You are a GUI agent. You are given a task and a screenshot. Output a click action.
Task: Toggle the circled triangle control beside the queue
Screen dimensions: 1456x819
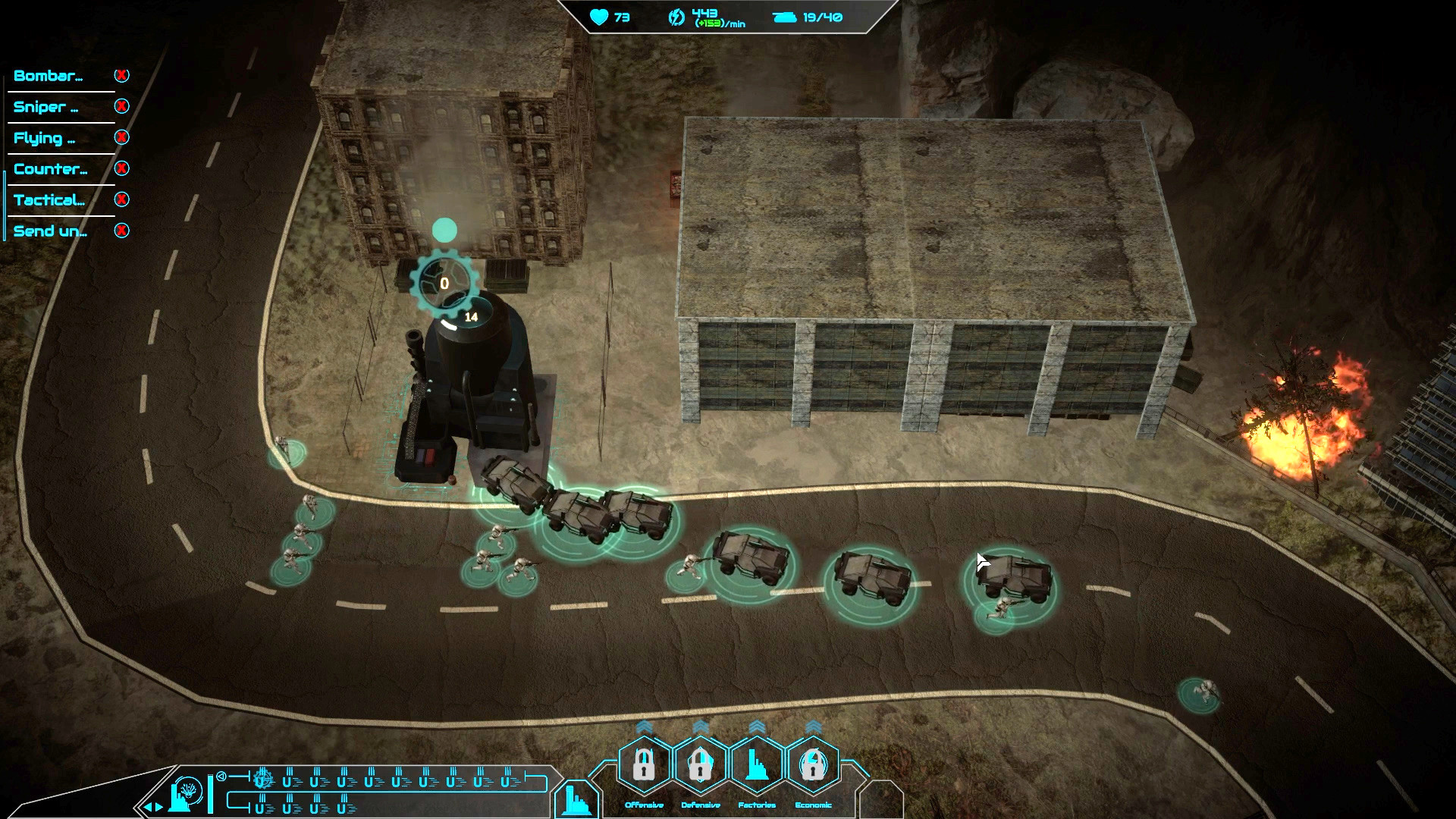tap(221, 776)
